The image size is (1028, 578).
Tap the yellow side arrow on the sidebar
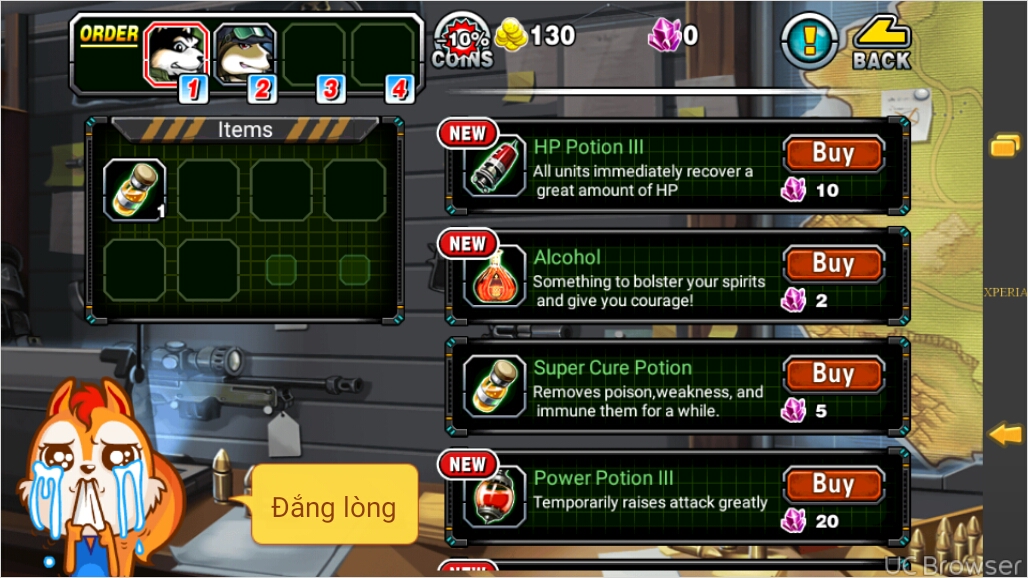(x=1005, y=434)
